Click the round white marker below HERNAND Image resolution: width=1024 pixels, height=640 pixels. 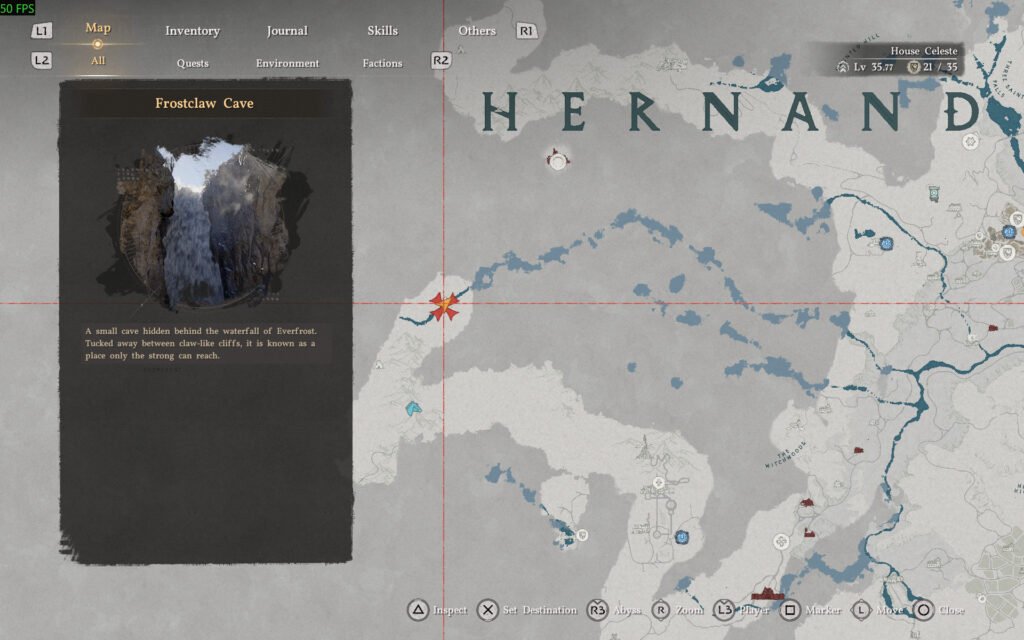(x=557, y=160)
